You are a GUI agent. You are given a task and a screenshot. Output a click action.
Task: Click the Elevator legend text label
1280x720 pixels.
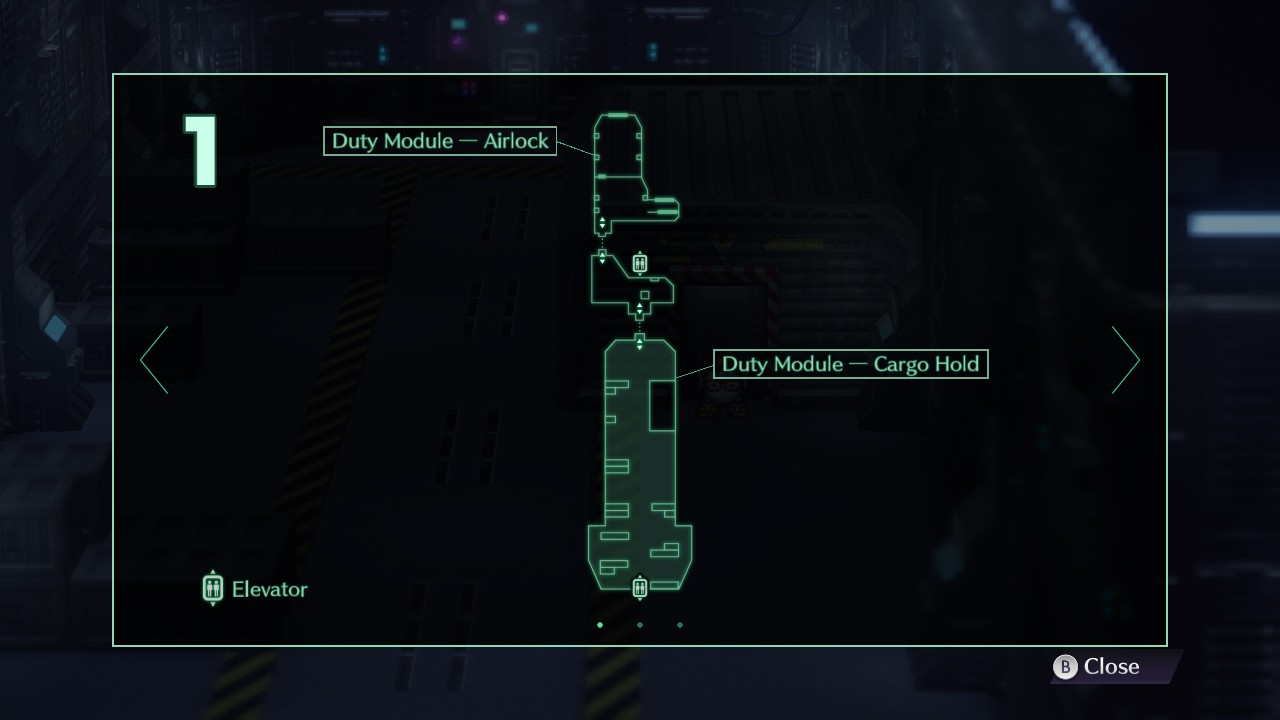tap(269, 589)
